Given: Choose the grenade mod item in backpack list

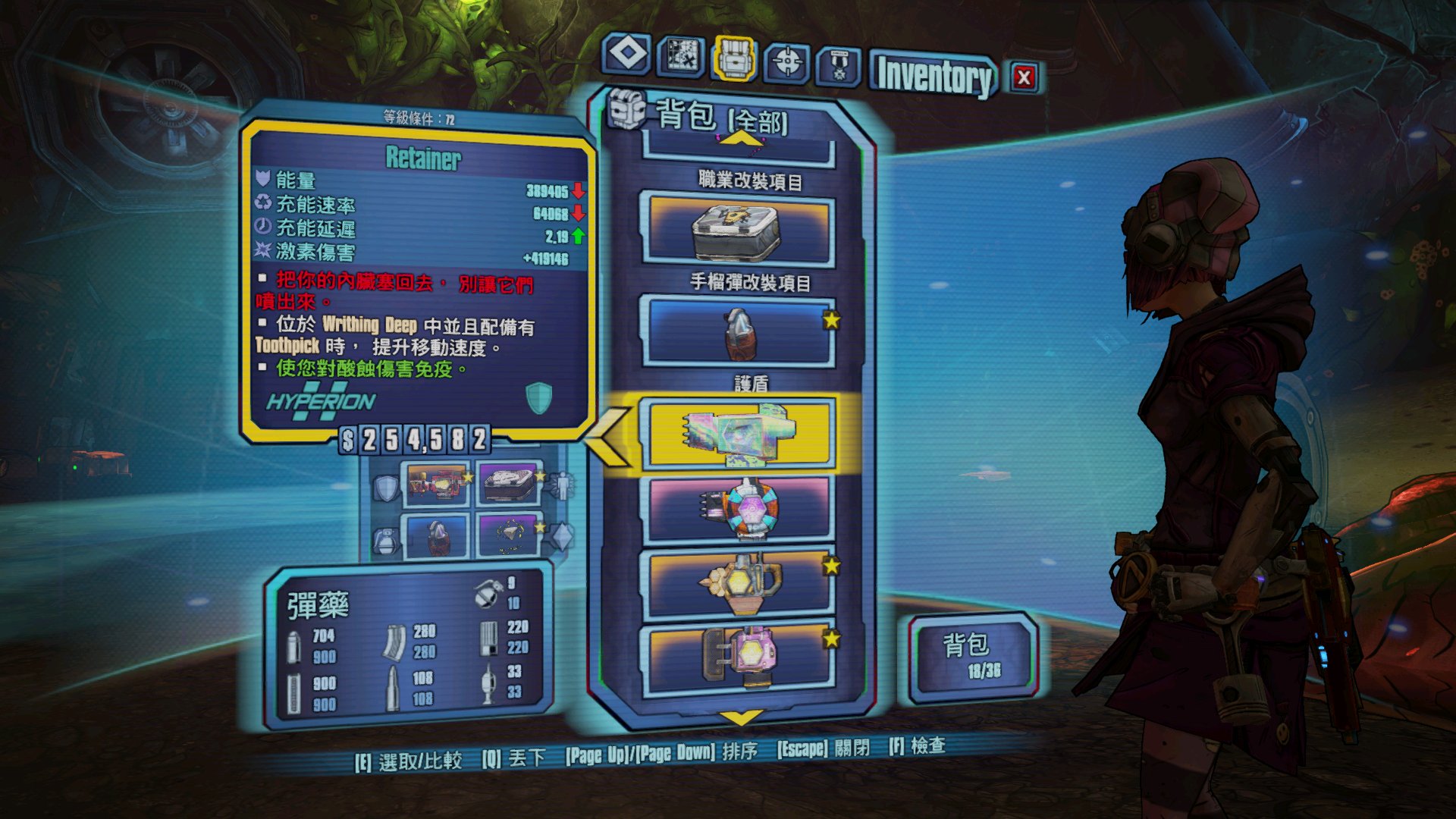Looking at the screenshot, I should (x=738, y=333).
